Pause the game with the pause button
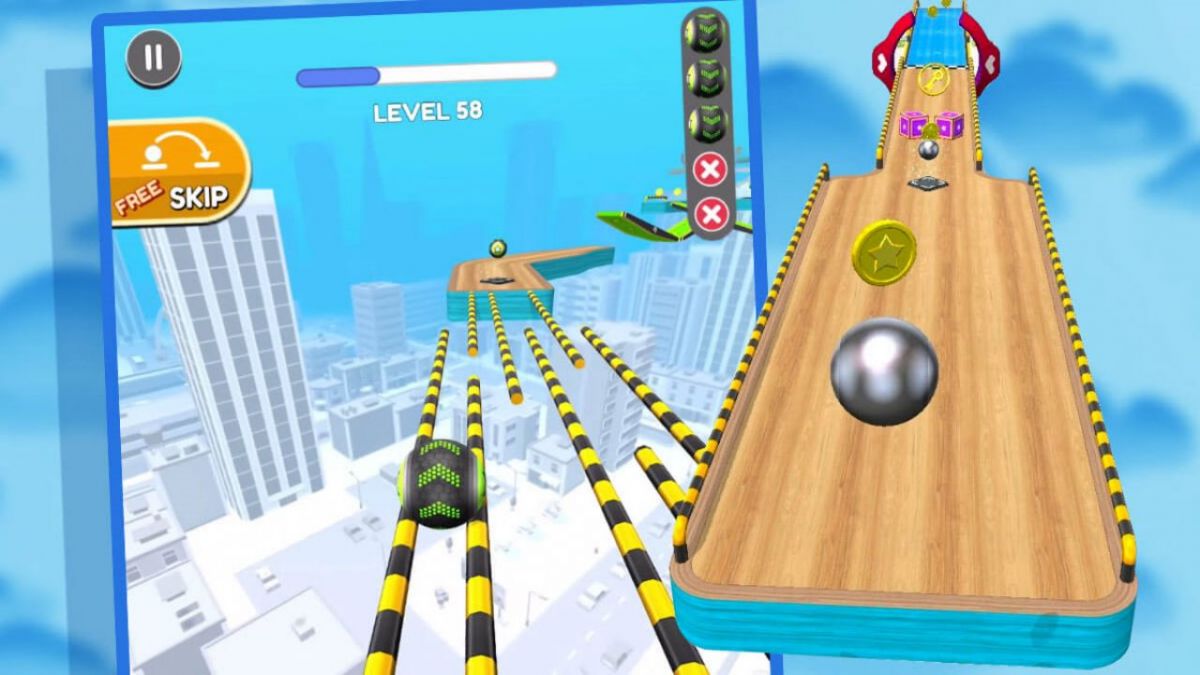The width and height of the screenshot is (1200, 675). click(x=153, y=57)
